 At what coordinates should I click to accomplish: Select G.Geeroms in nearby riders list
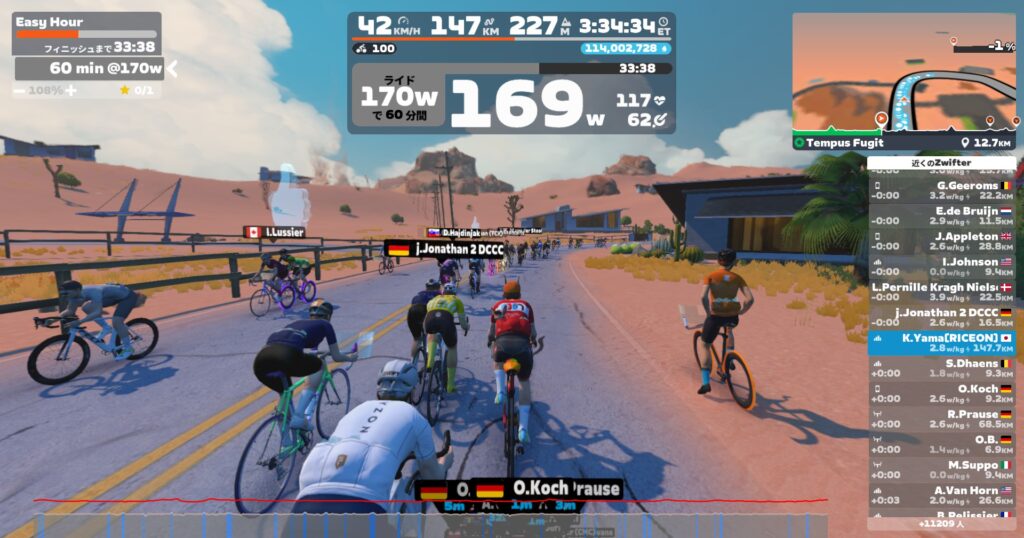pyautogui.click(x=941, y=190)
